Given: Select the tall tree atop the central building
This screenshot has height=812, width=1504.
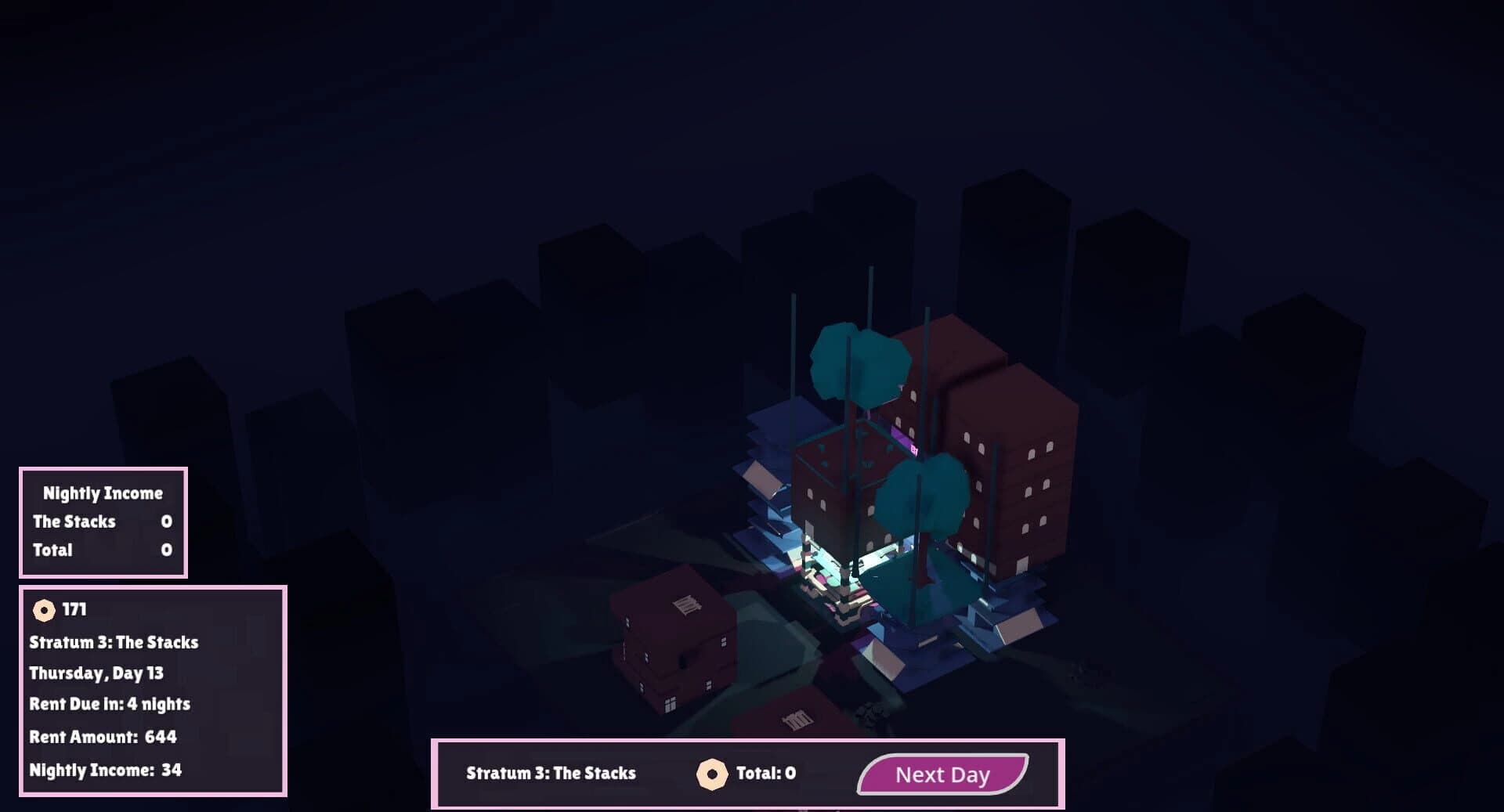Looking at the screenshot, I should [858, 364].
